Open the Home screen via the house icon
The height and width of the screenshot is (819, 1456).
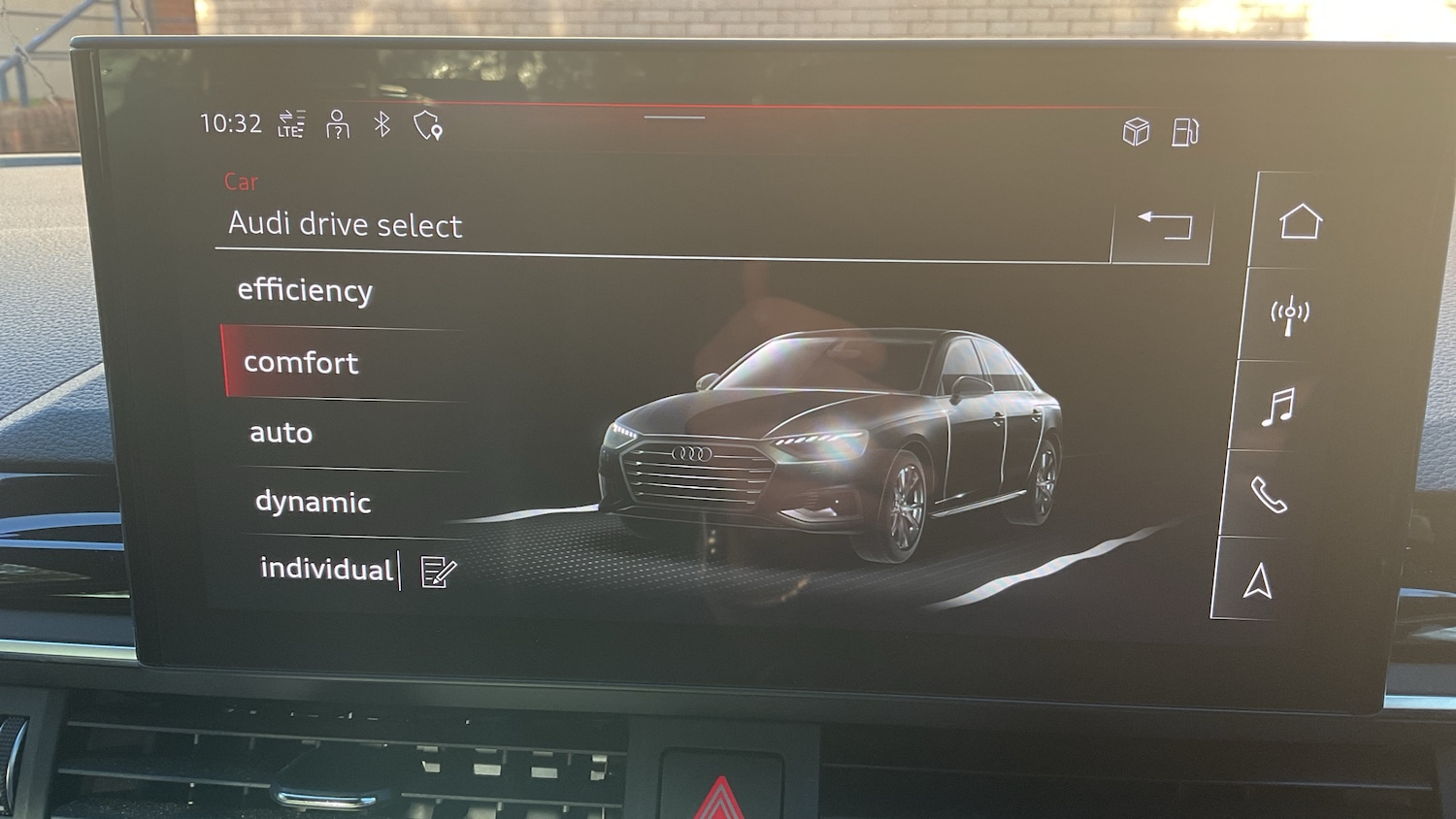(1301, 220)
